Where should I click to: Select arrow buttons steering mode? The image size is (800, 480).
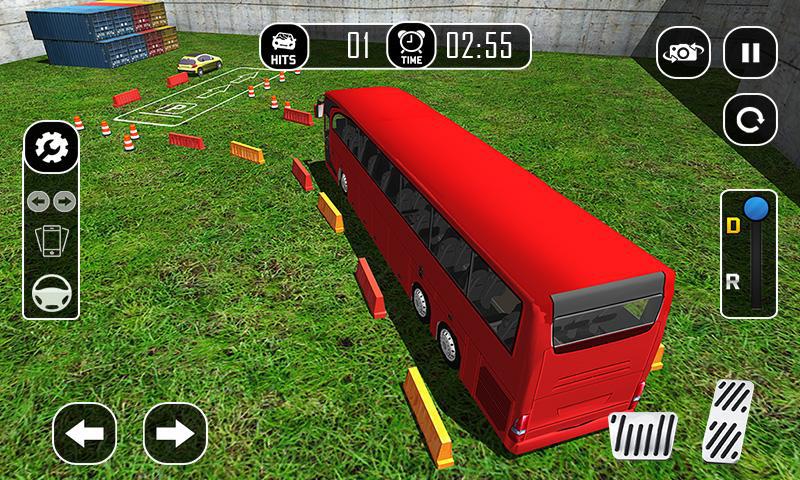click(51, 201)
